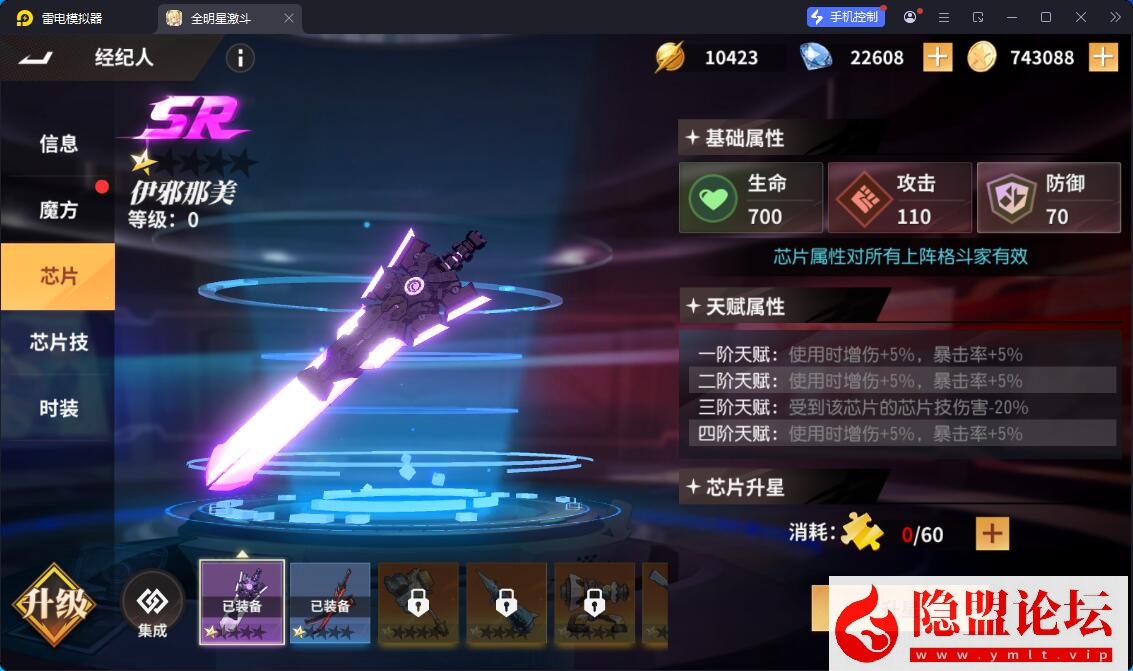Open the 集成 integration button
1133x671 pixels.
[x=153, y=605]
